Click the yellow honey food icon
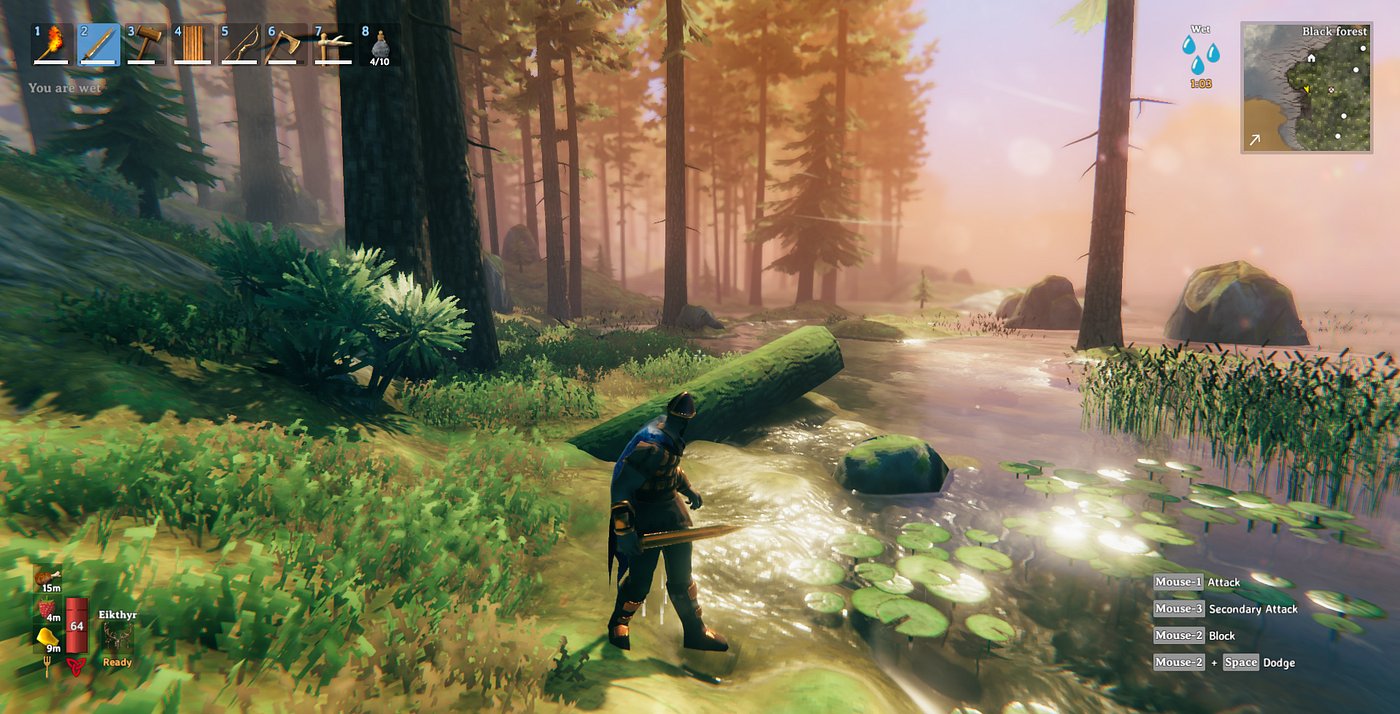Viewport: 1400px width, 714px height. 47,637
